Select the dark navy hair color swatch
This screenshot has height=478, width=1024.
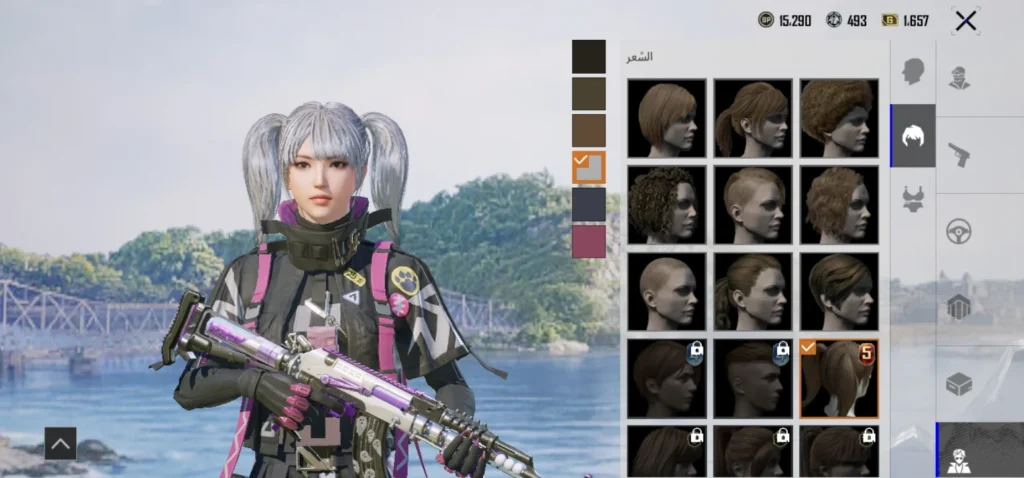pos(589,204)
